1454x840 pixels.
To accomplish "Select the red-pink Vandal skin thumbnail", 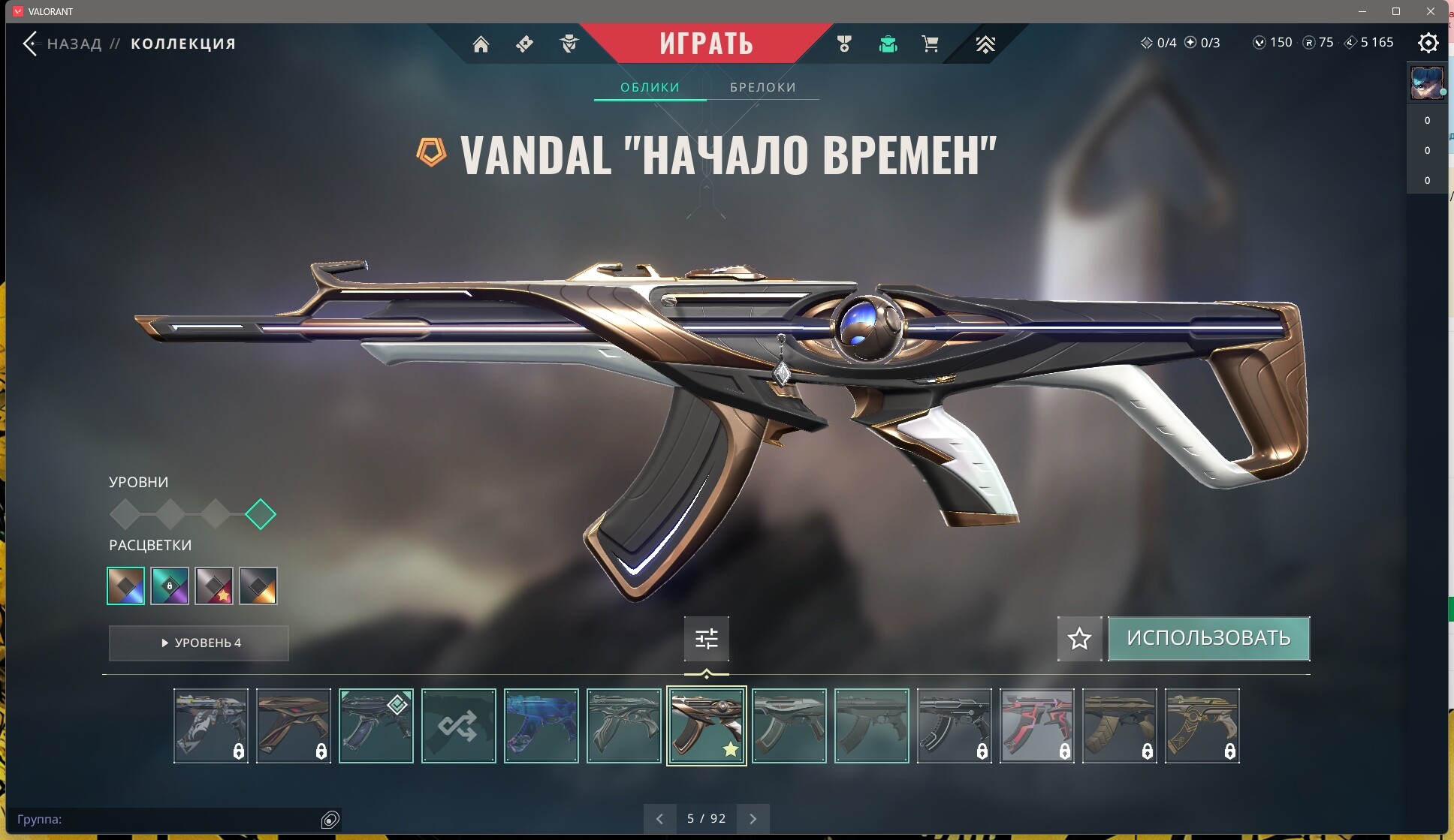I will click(x=1036, y=726).
